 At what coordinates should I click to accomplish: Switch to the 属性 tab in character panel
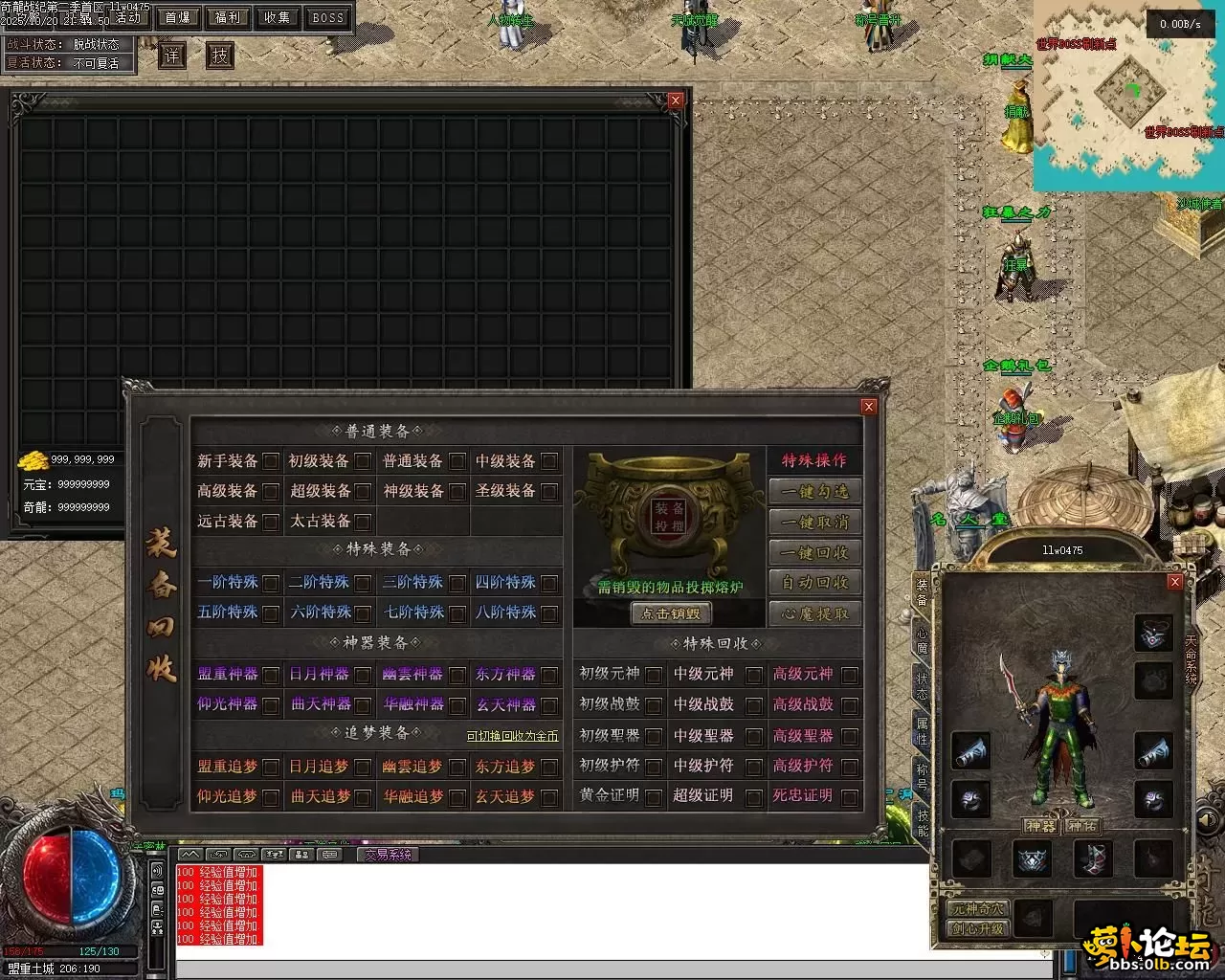(923, 730)
